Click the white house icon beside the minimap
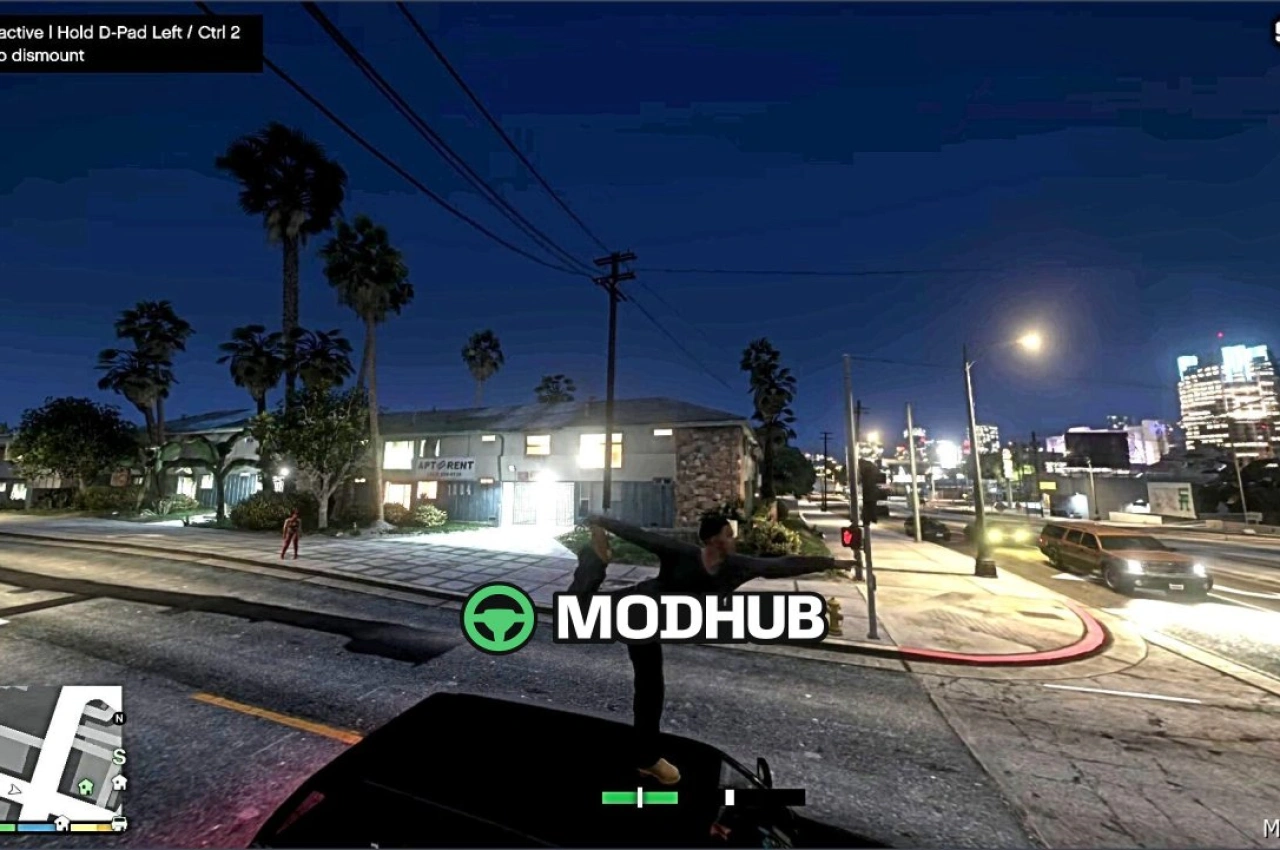Image resolution: width=1280 pixels, height=850 pixels. (x=119, y=782)
